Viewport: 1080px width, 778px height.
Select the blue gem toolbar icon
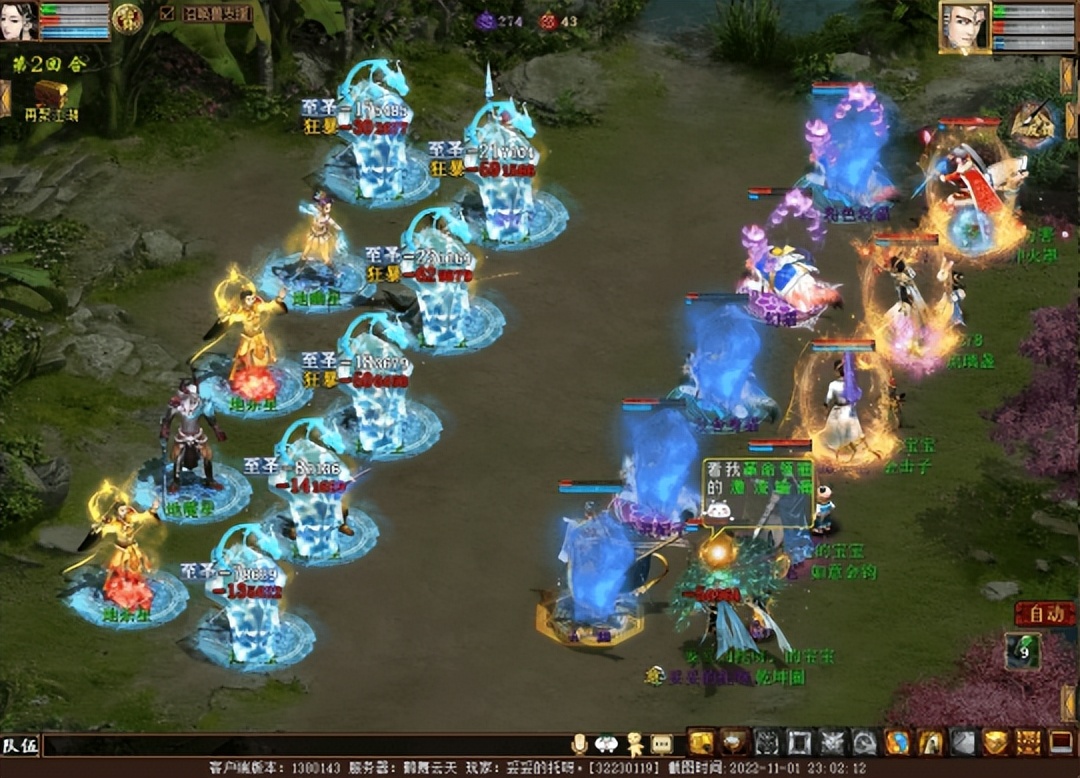click(x=897, y=742)
